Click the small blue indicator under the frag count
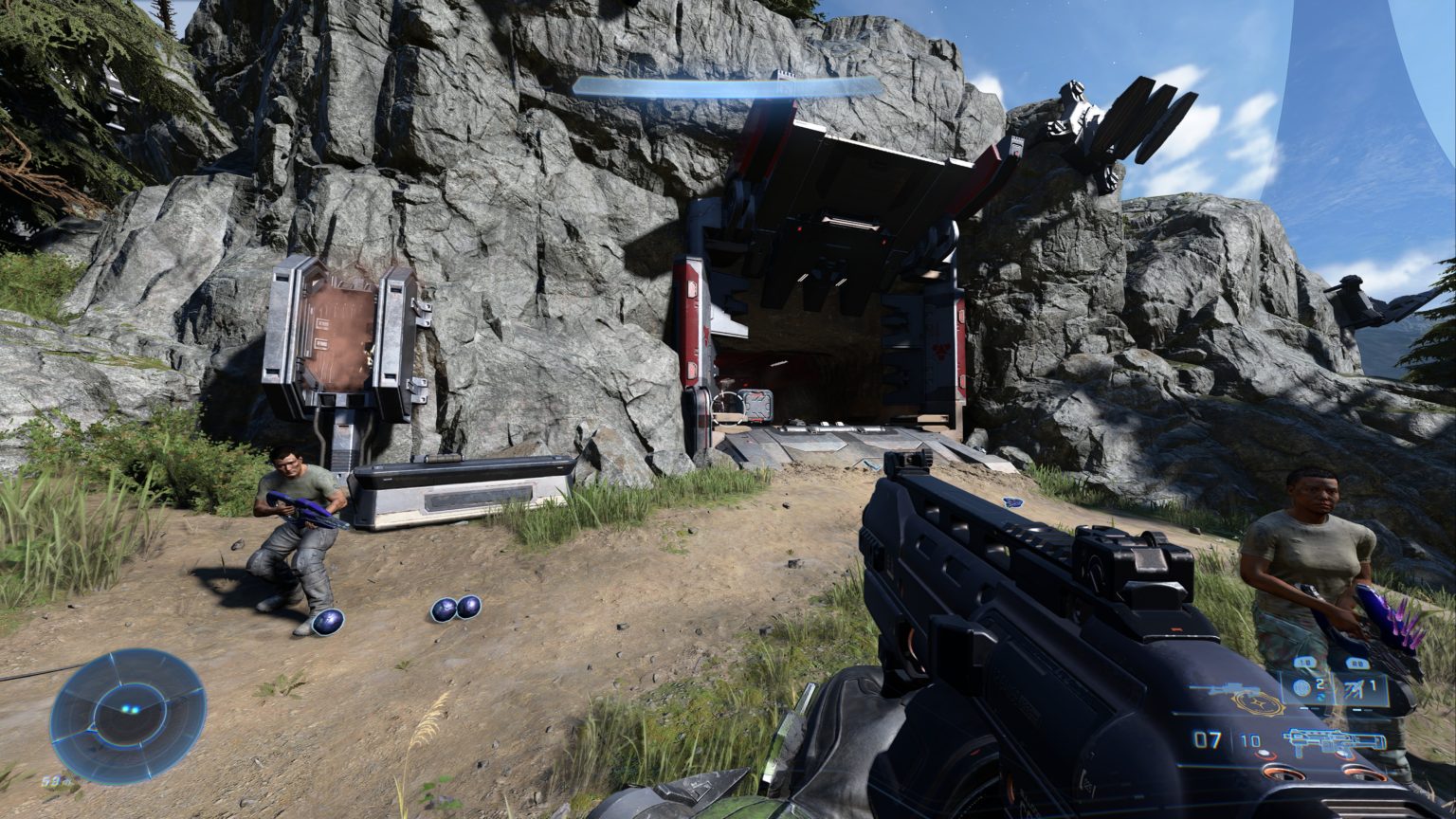The height and width of the screenshot is (819, 1456). tap(1323, 697)
